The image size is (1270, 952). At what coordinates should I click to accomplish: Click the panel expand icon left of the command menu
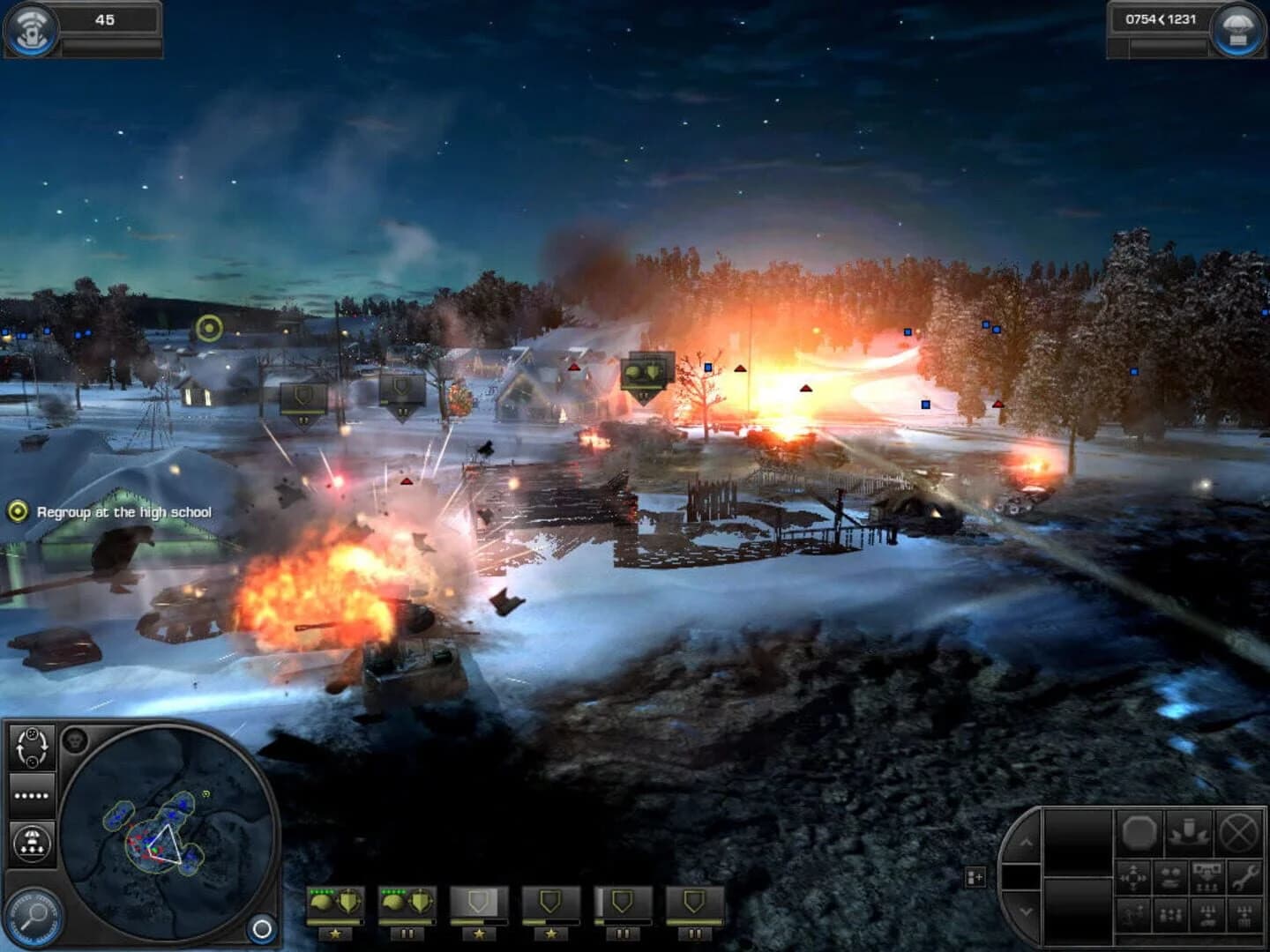(x=975, y=877)
